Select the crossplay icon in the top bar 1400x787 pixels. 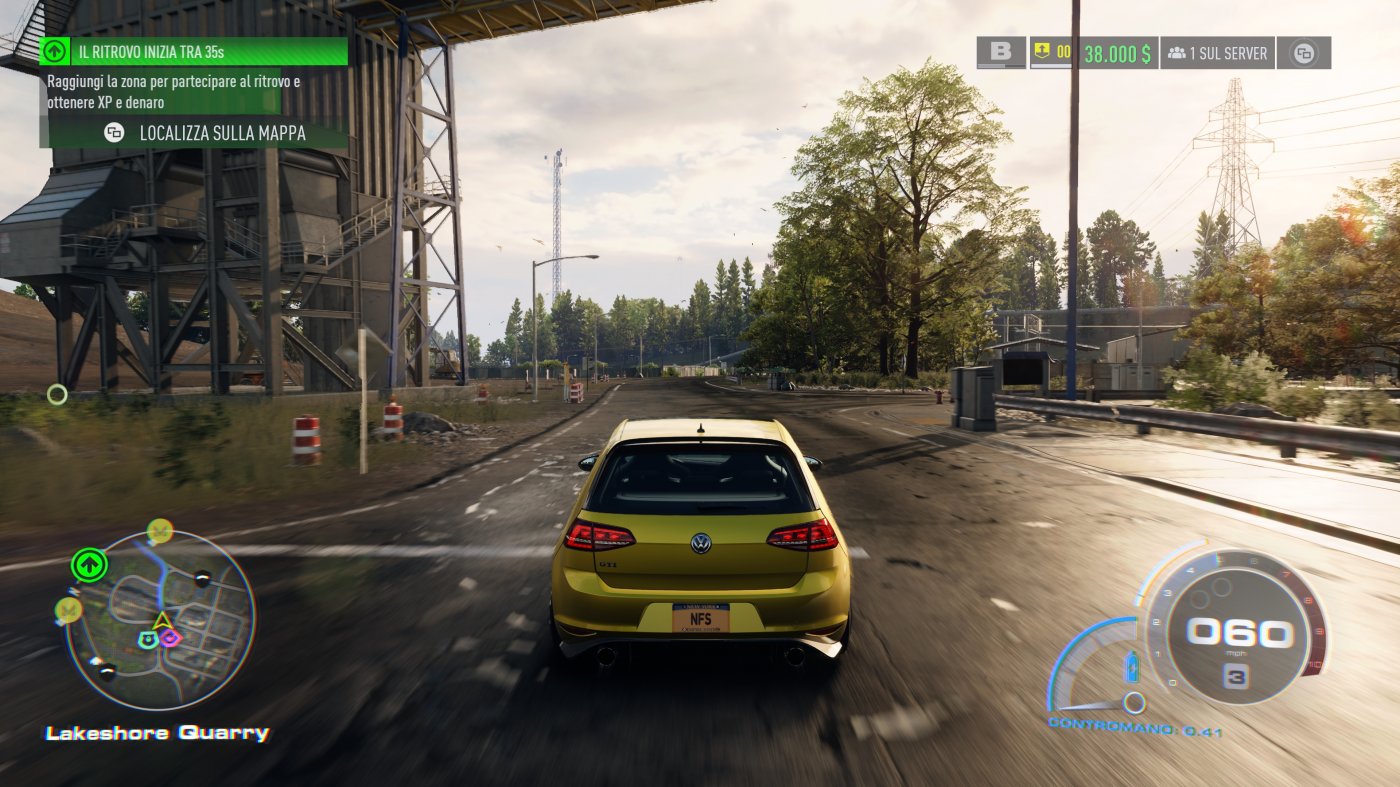click(1304, 52)
